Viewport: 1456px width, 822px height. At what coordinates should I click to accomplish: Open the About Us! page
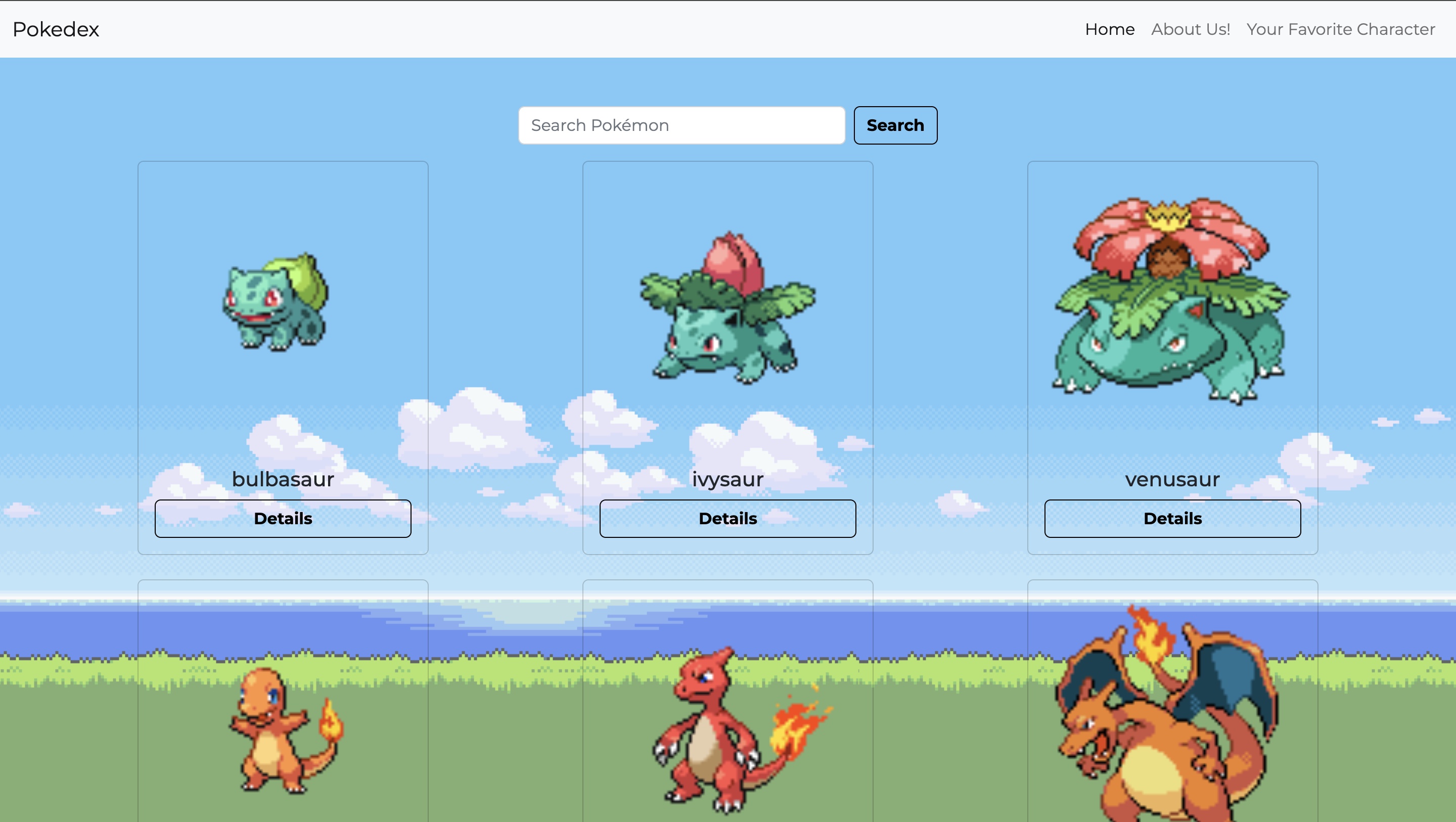(1191, 29)
